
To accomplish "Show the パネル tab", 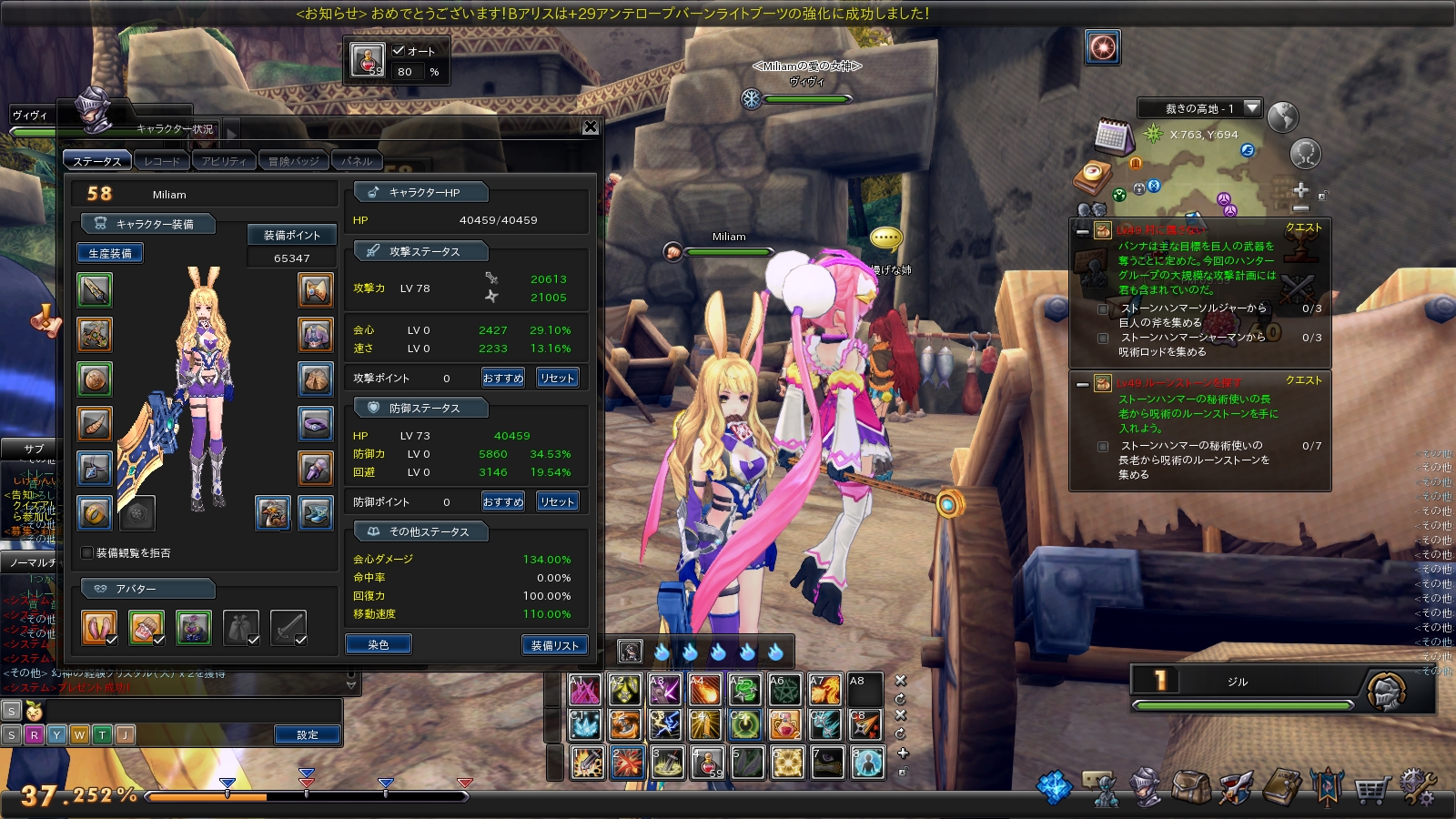I will (x=357, y=161).
